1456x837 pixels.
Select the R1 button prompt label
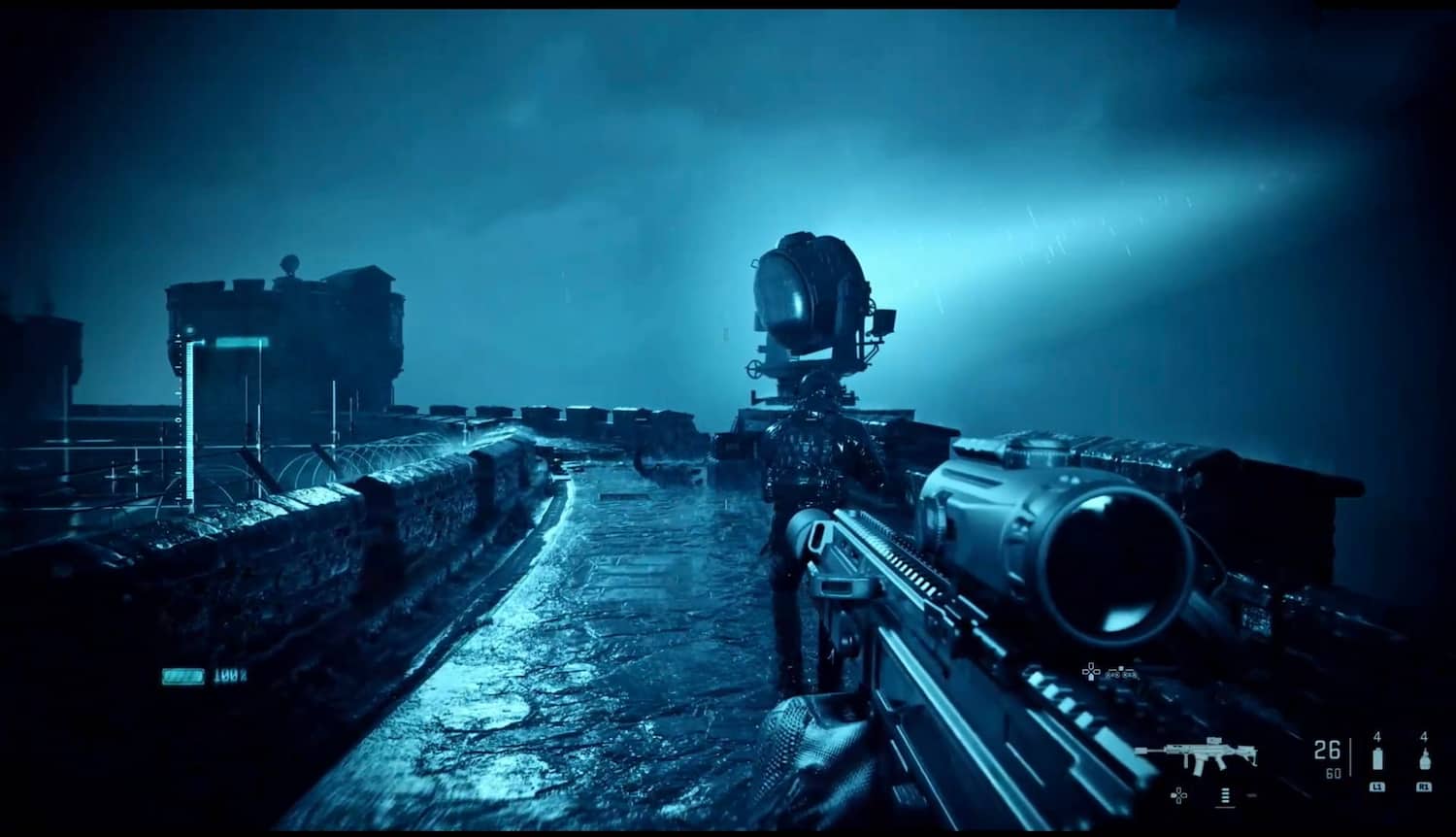point(1424,788)
